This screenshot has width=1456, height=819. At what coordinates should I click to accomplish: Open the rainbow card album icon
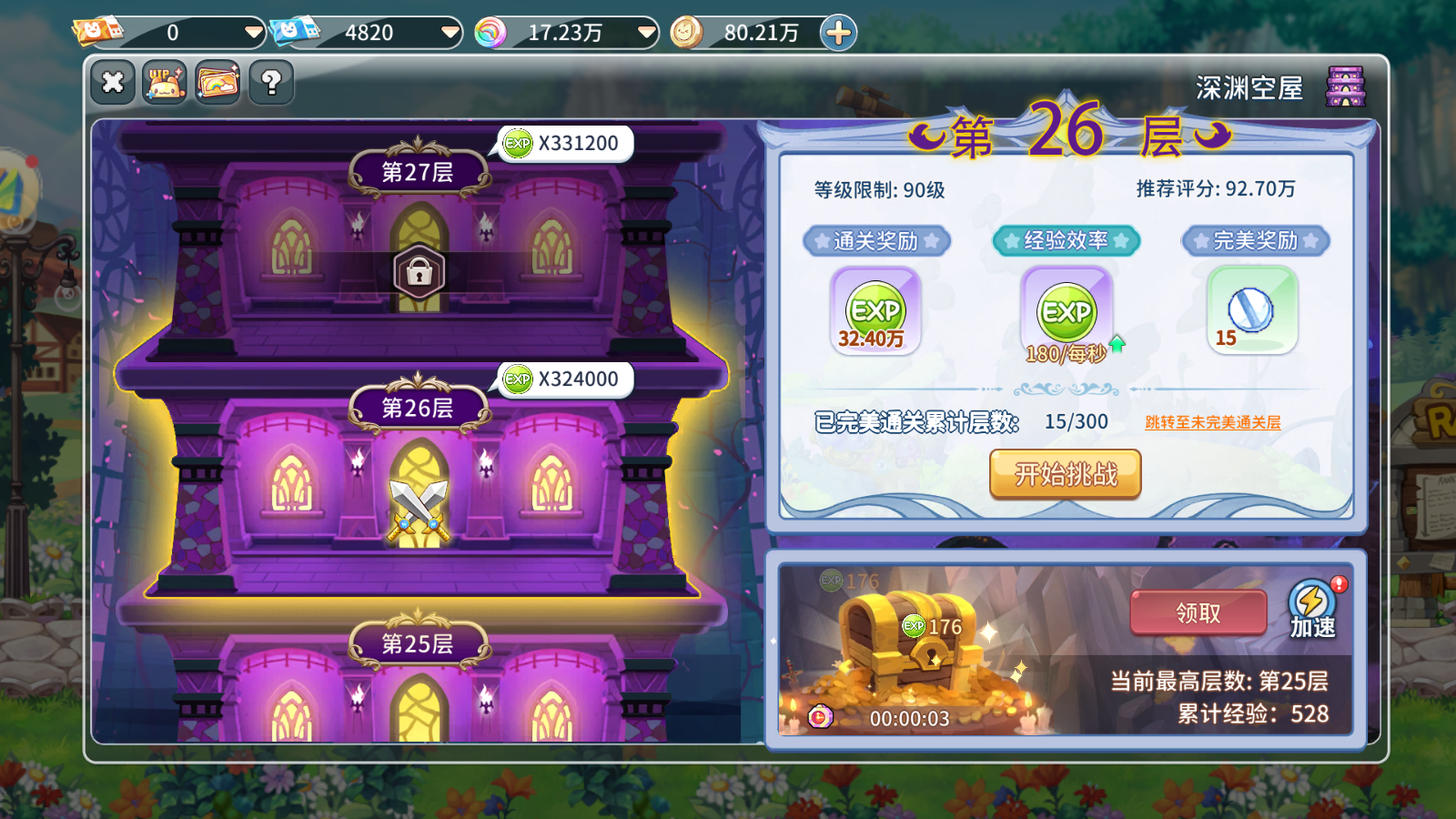217,82
